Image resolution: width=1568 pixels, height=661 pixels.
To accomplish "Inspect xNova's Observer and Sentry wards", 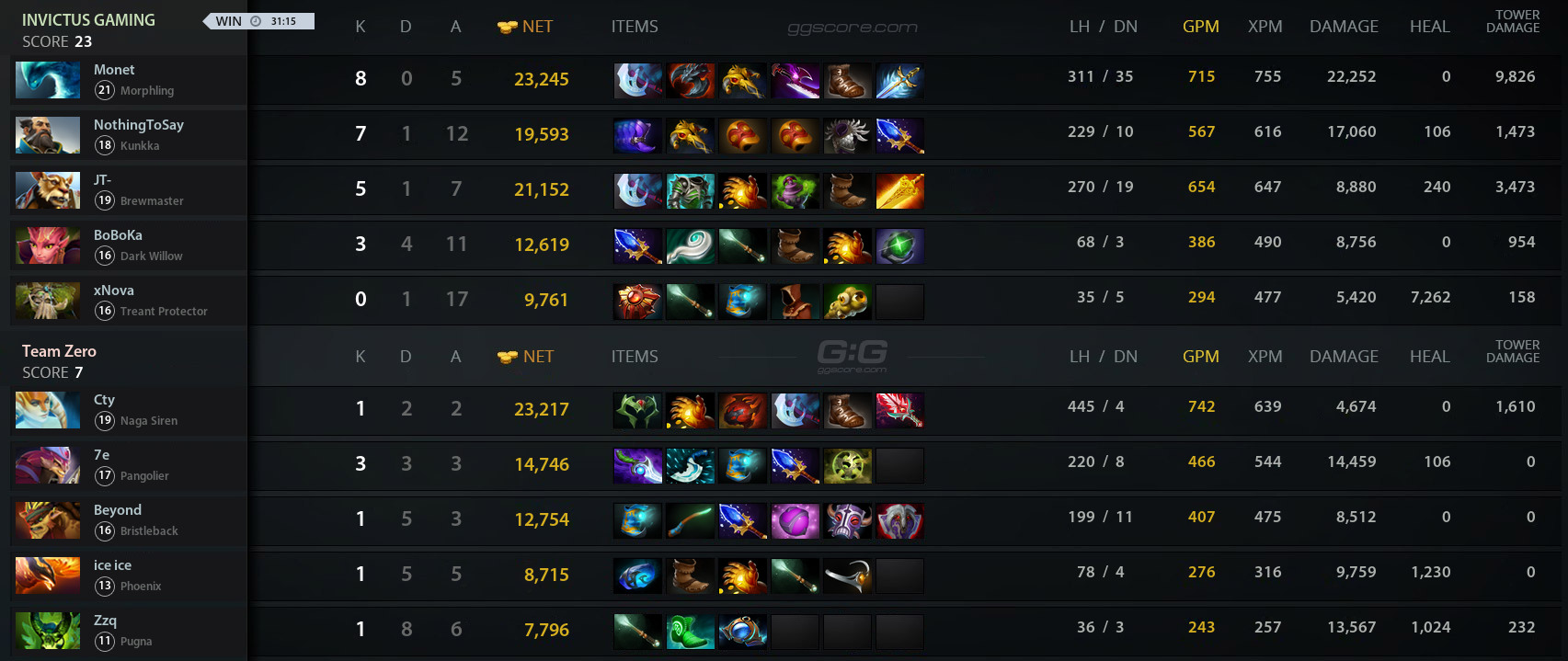I will tap(846, 302).
